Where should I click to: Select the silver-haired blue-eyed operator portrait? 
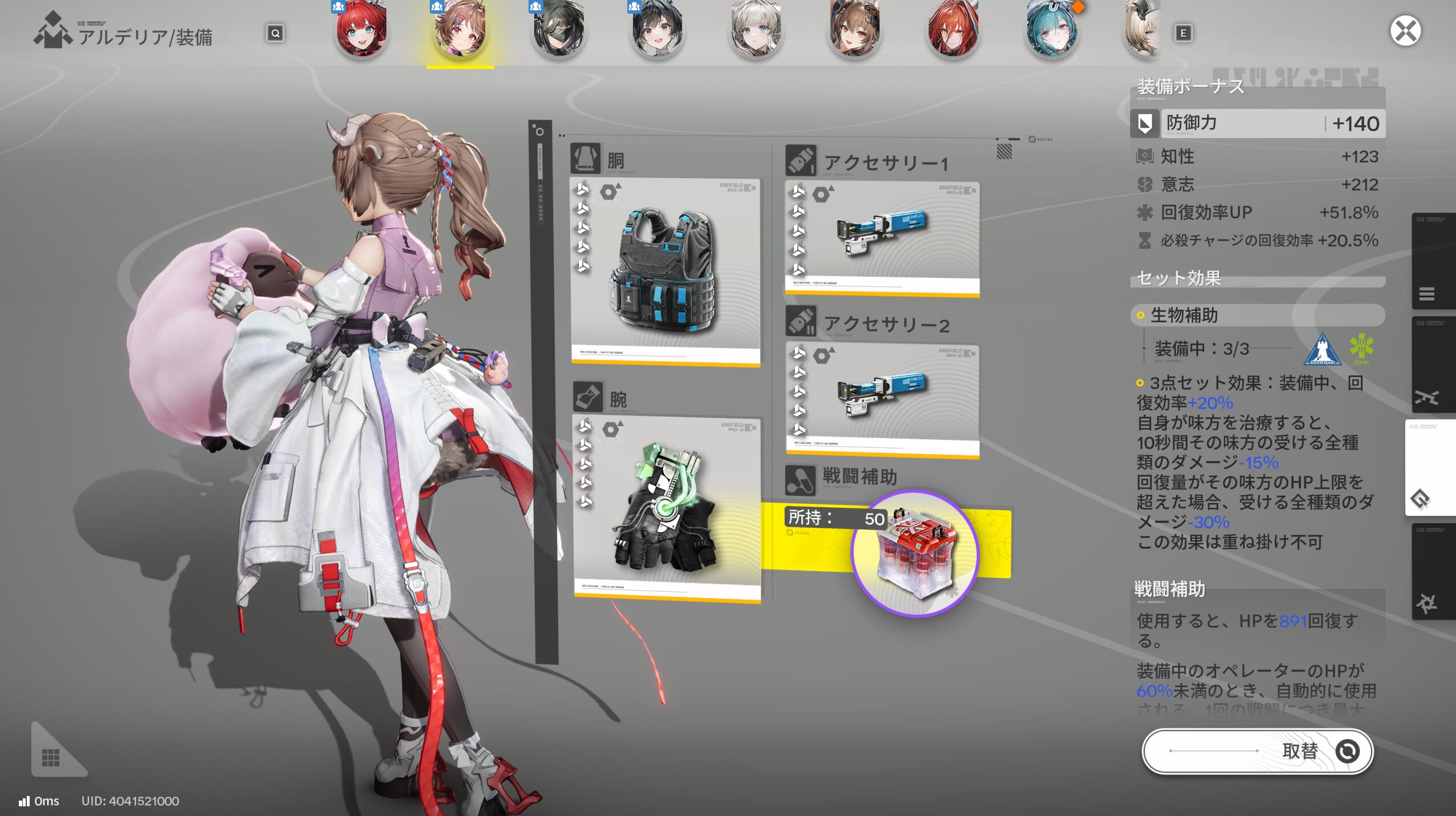click(756, 30)
